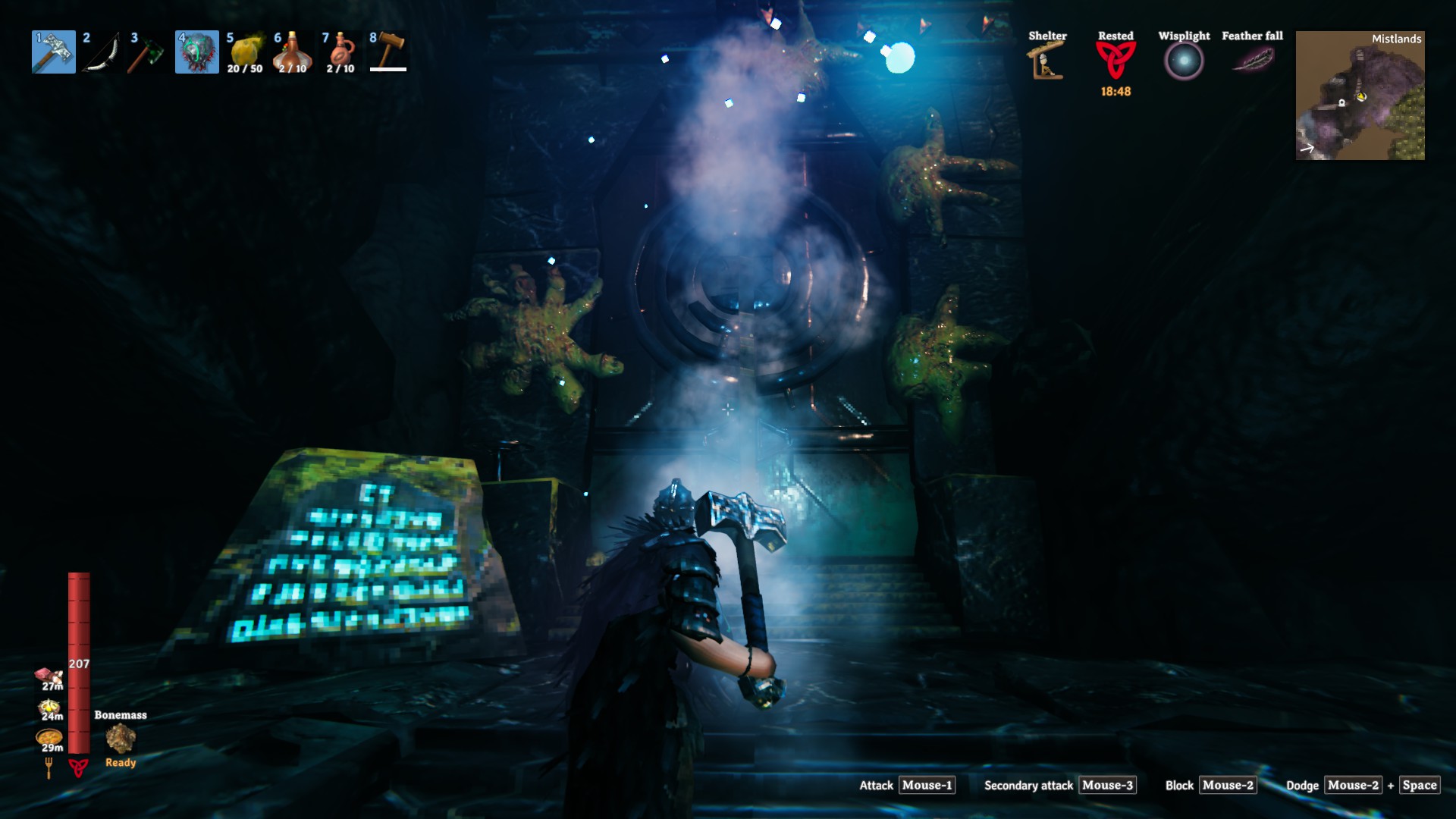
Task: Equip the wooden build hammer in slot 8
Action: pos(388,52)
